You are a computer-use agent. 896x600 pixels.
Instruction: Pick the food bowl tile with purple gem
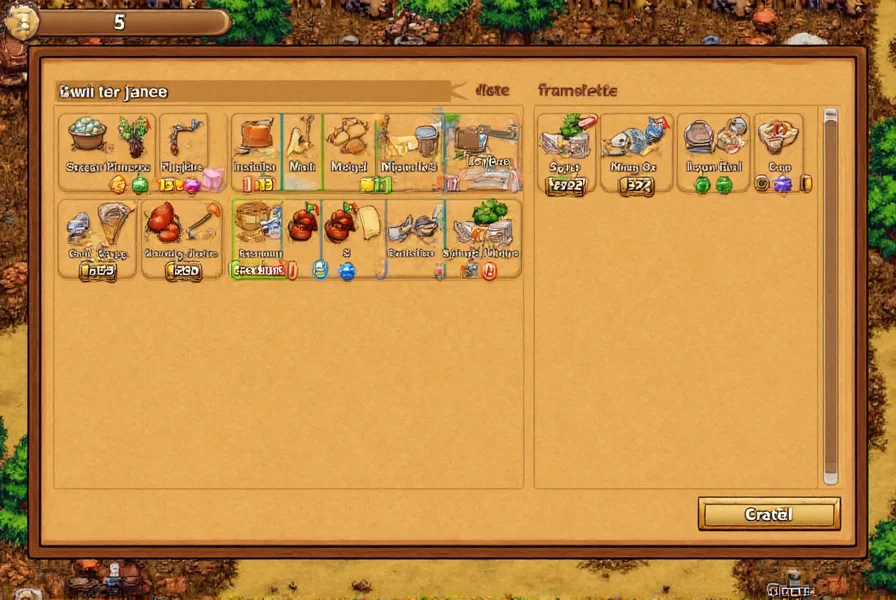click(x=779, y=152)
